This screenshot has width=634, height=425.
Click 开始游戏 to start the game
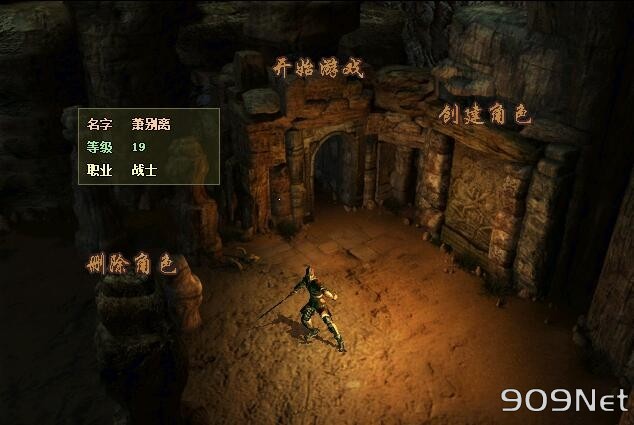point(318,68)
